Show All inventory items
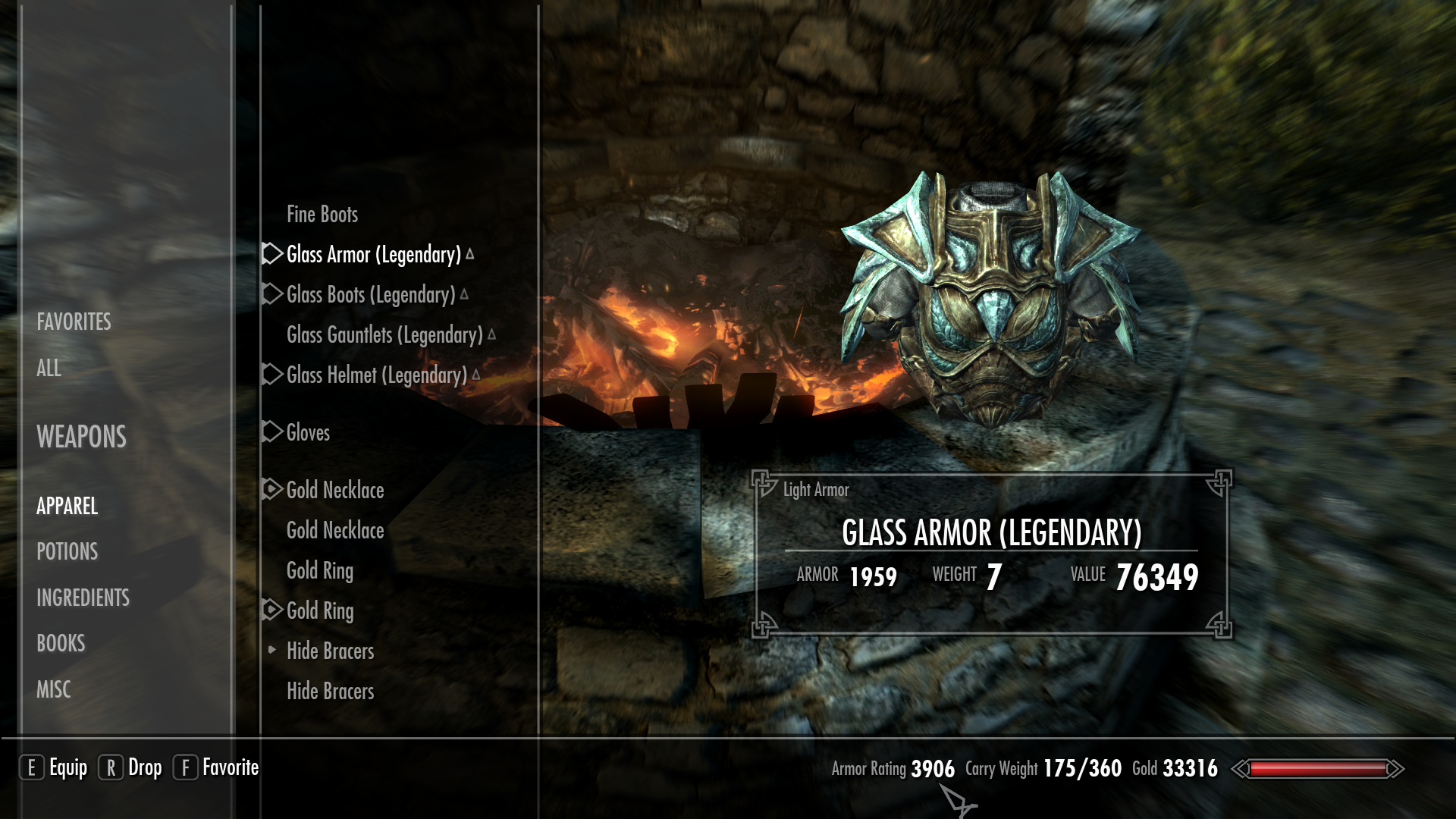 (x=49, y=369)
